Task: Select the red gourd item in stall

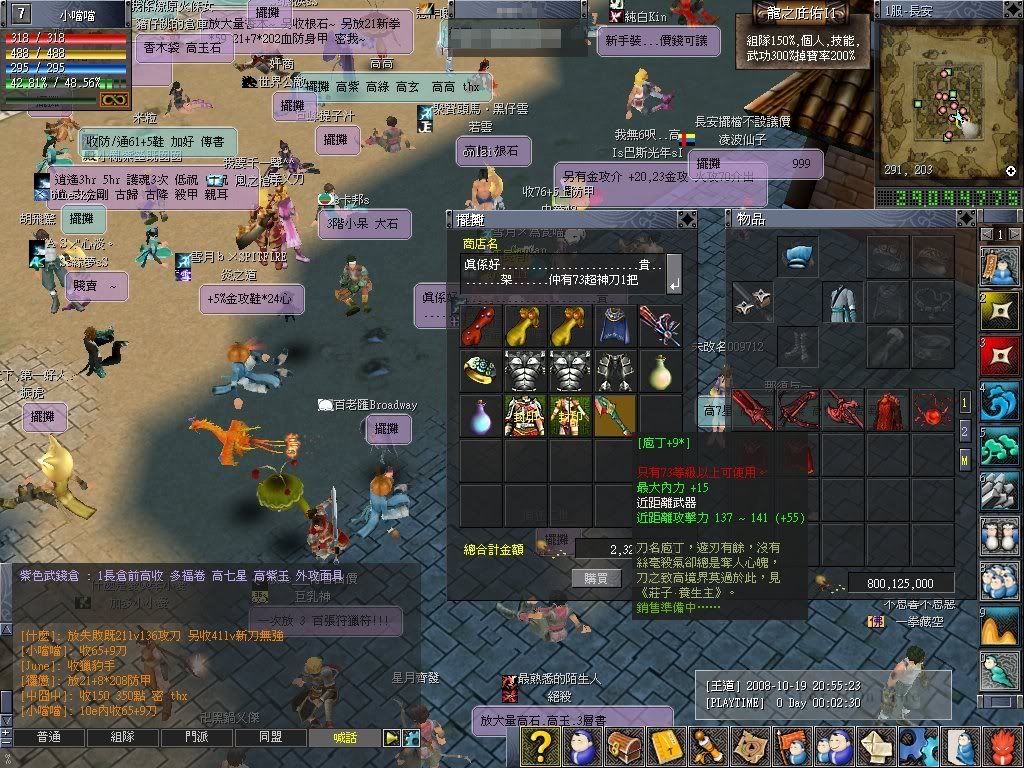Action: click(x=480, y=326)
